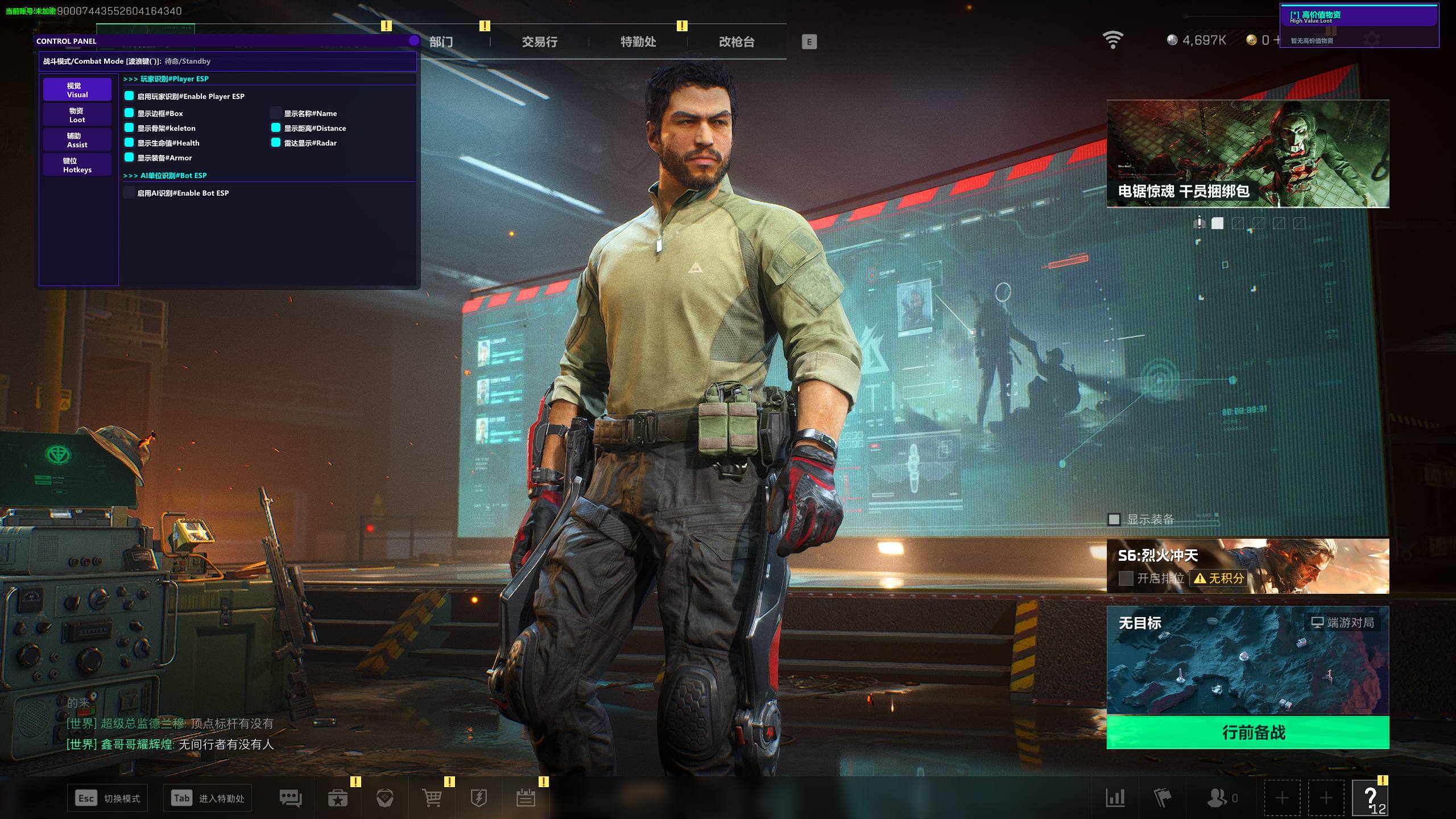
Task: Open the chat bubble icon
Action: click(x=291, y=799)
